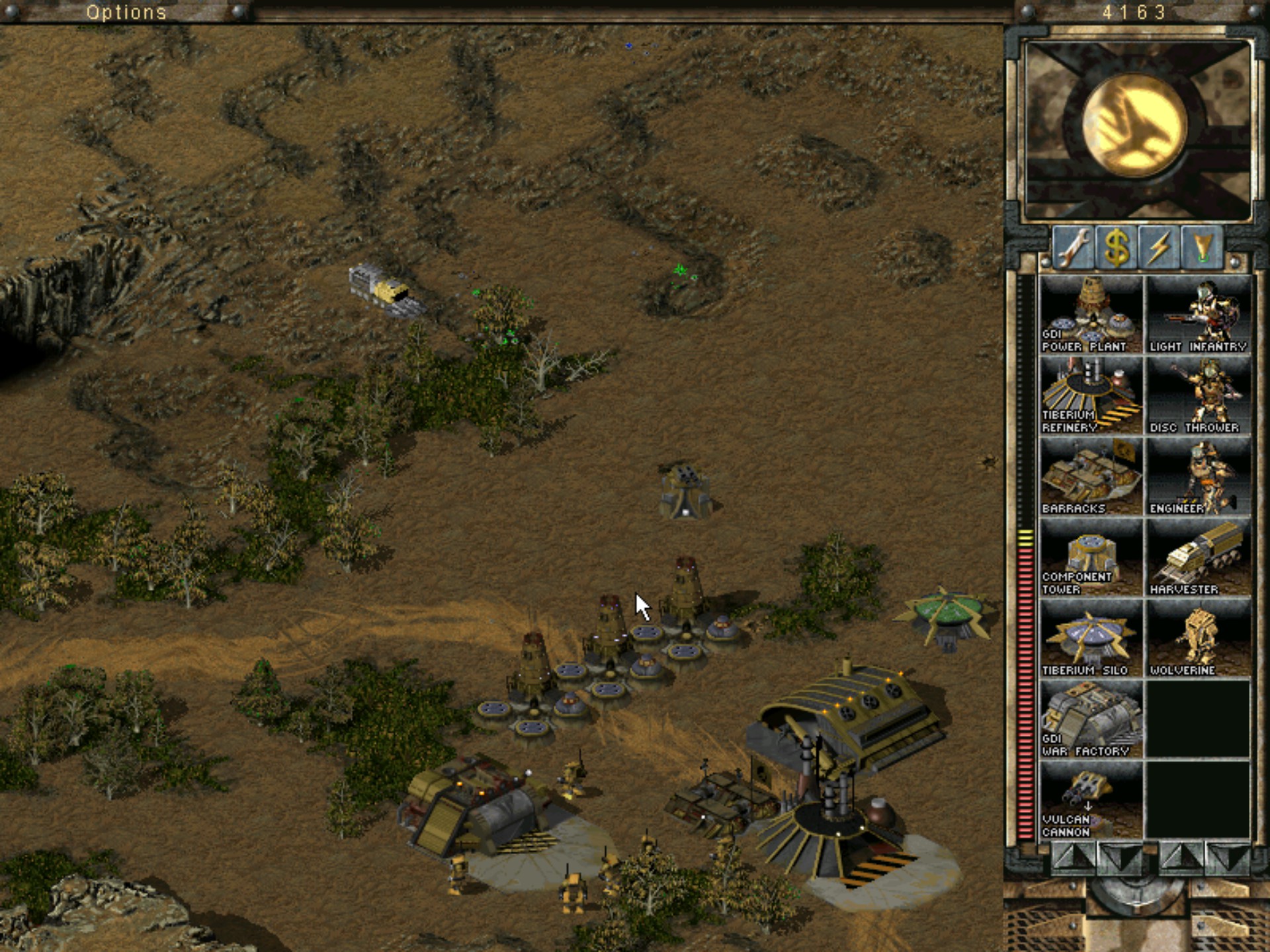This screenshot has width=1270, height=952.
Task: Open the Options menu
Action: [126, 12]
